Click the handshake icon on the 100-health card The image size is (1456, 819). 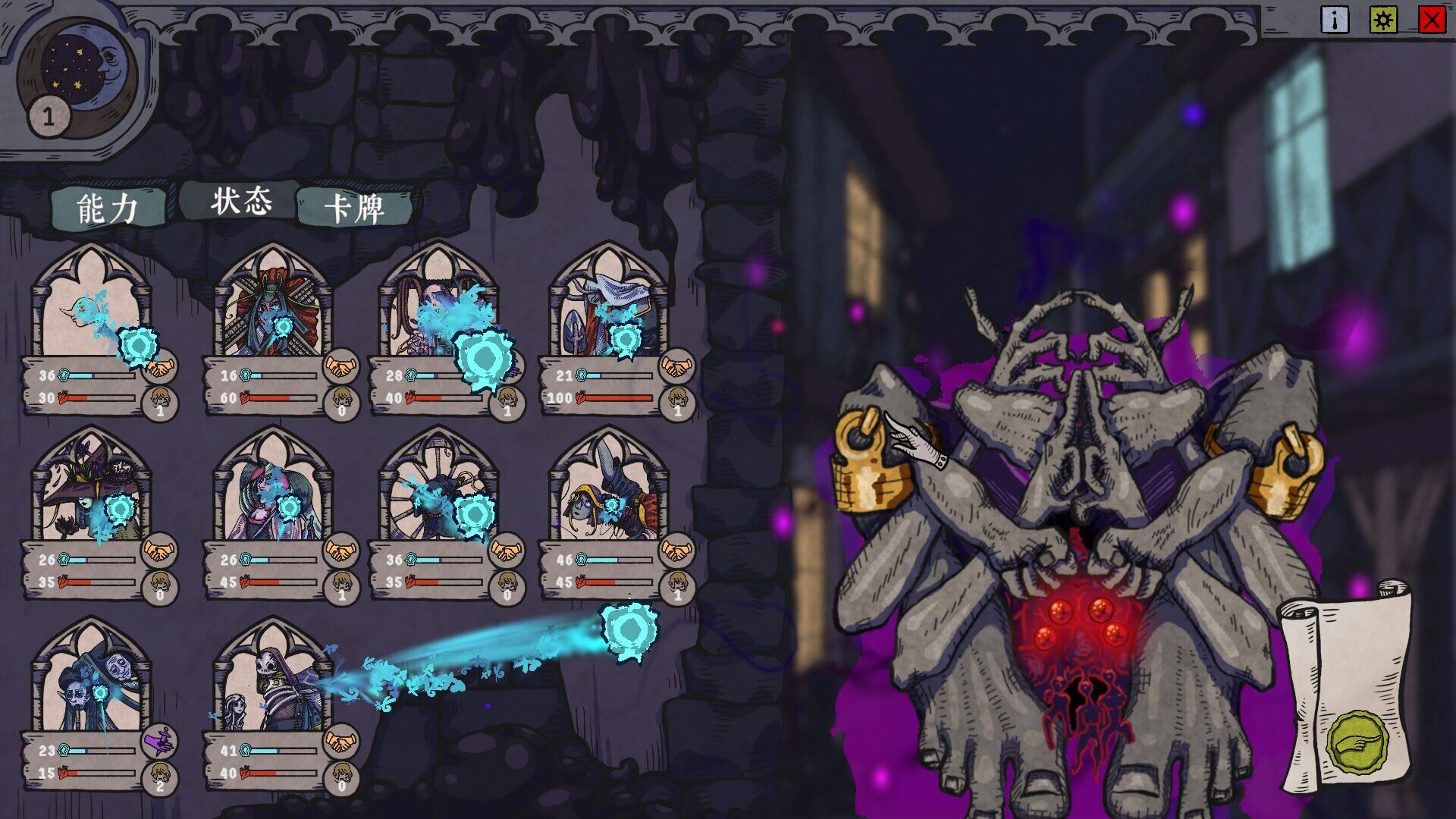[676, 366]
